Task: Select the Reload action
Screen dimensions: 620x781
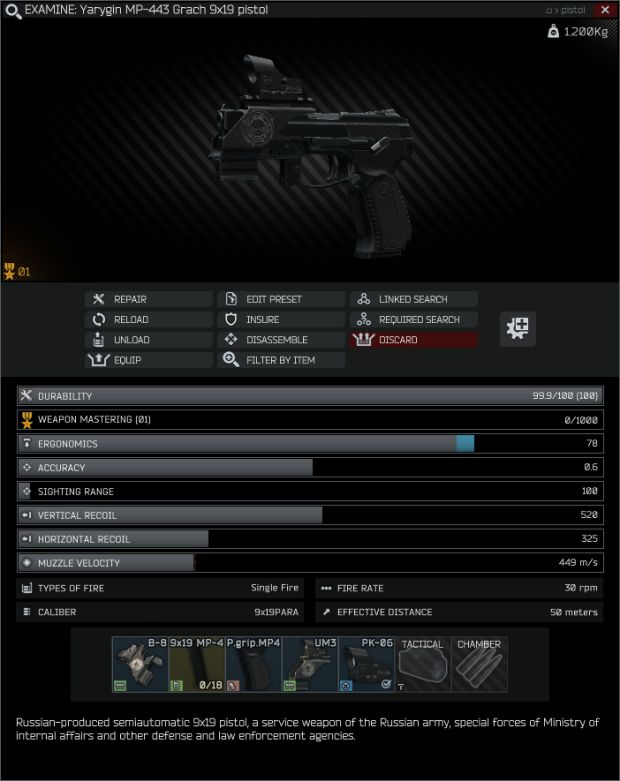Action: tap(149, 319)
